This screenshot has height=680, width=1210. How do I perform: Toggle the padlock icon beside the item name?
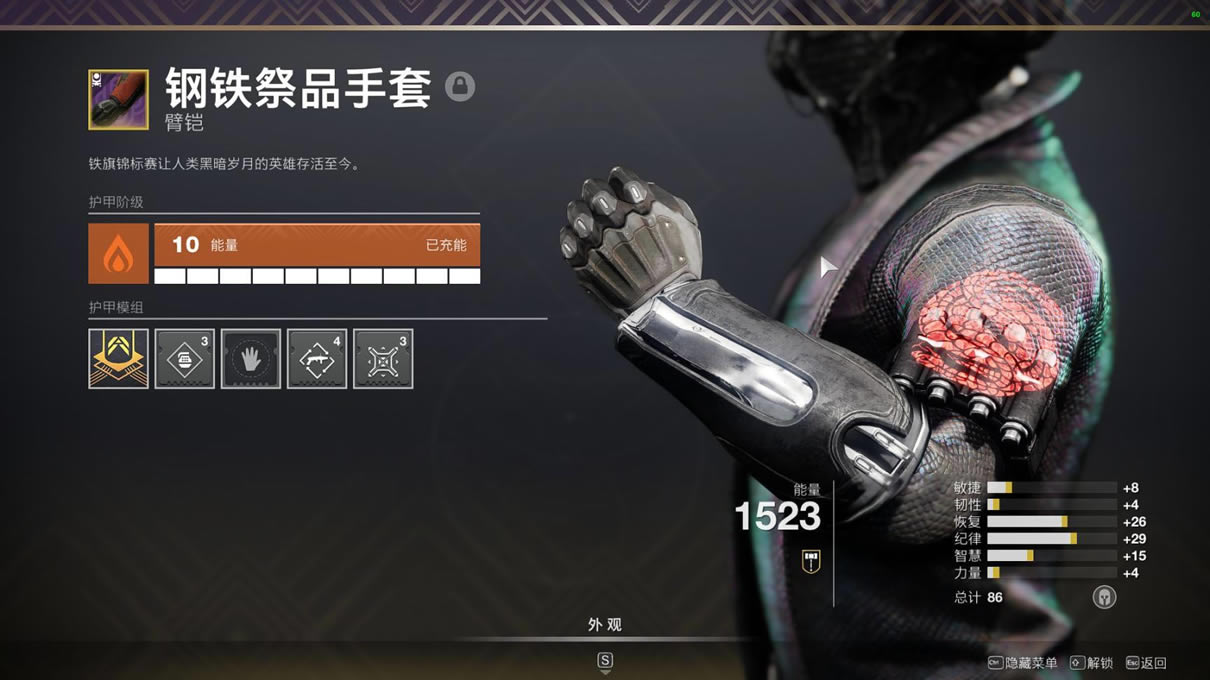[x=460, y=86]
